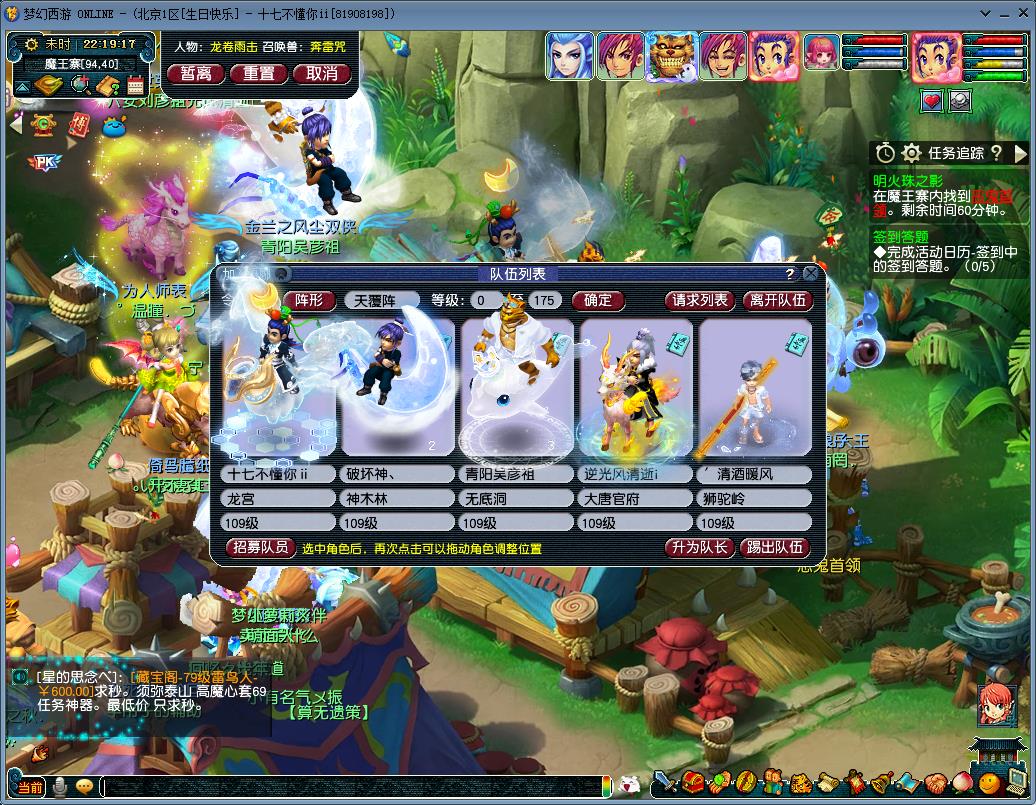1036x805 pixels.
Task: Click the 取消 cancel button
Action: click(x=322, y=73)
